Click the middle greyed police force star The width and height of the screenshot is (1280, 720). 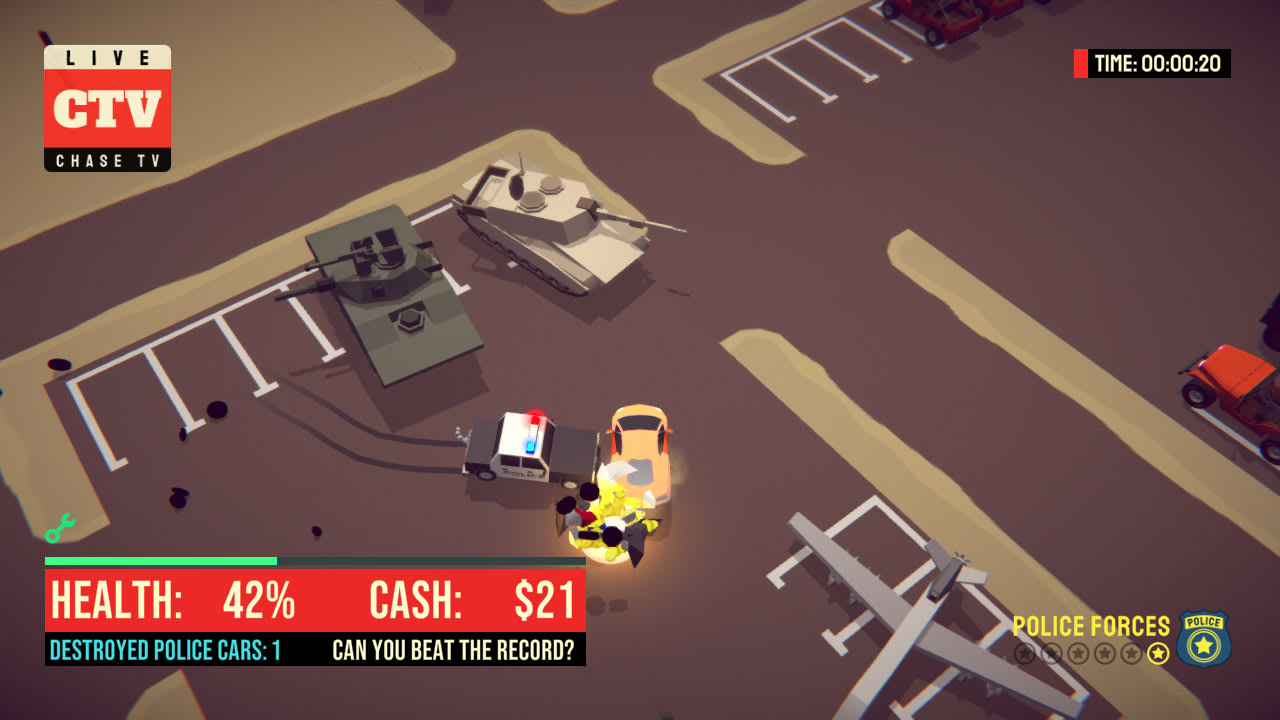(1078, 653)
